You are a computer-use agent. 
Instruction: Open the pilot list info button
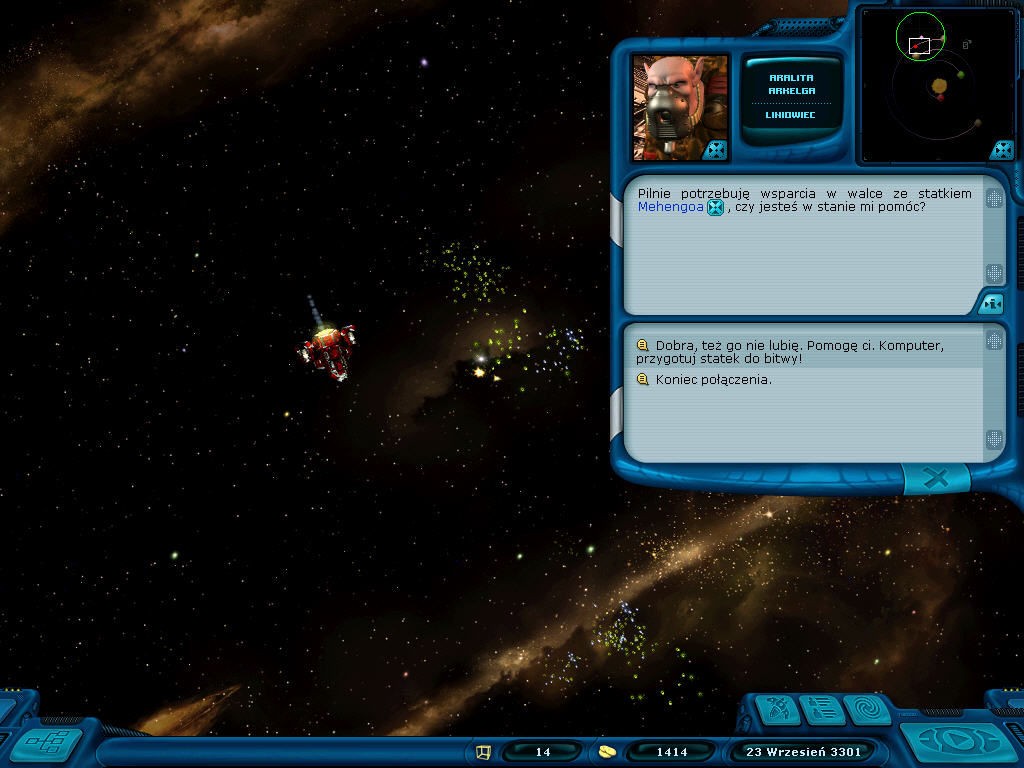click(x=823, y=710)
